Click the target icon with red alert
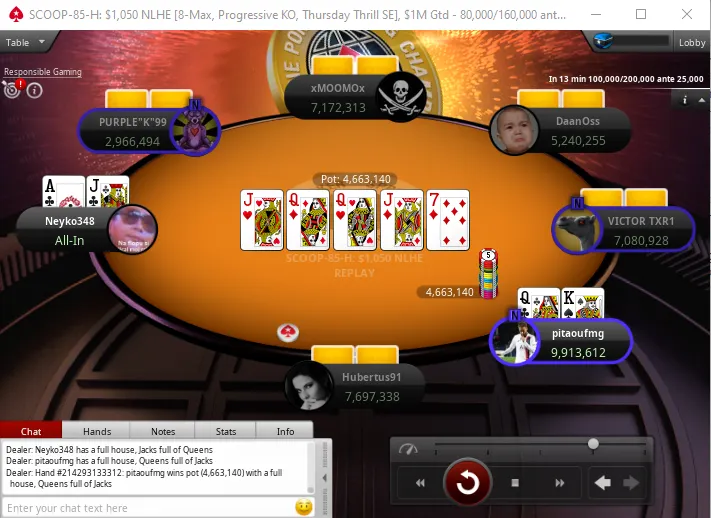 click(13, 89)
